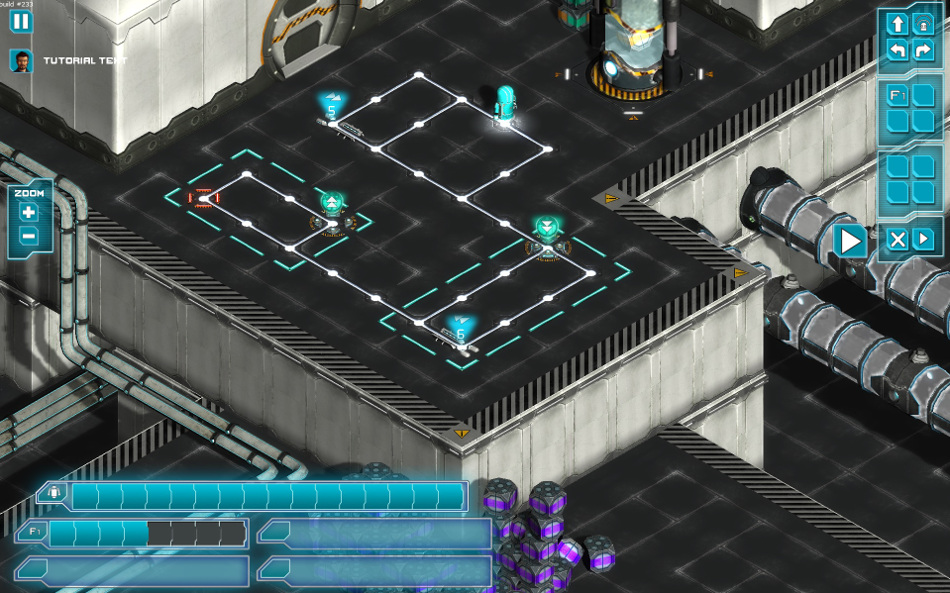Clear commands with the X button
The height and width of the screenshot is (593, 950).
[x=898, y=239]
